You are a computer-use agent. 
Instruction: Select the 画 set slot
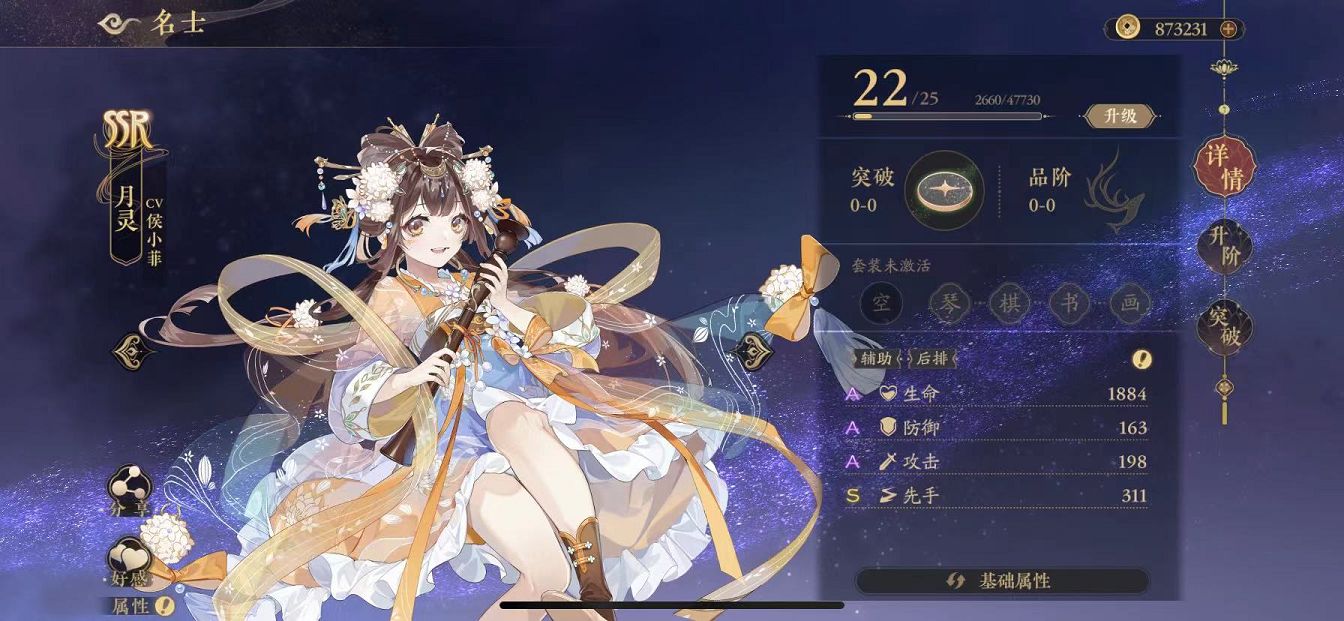1130,303
